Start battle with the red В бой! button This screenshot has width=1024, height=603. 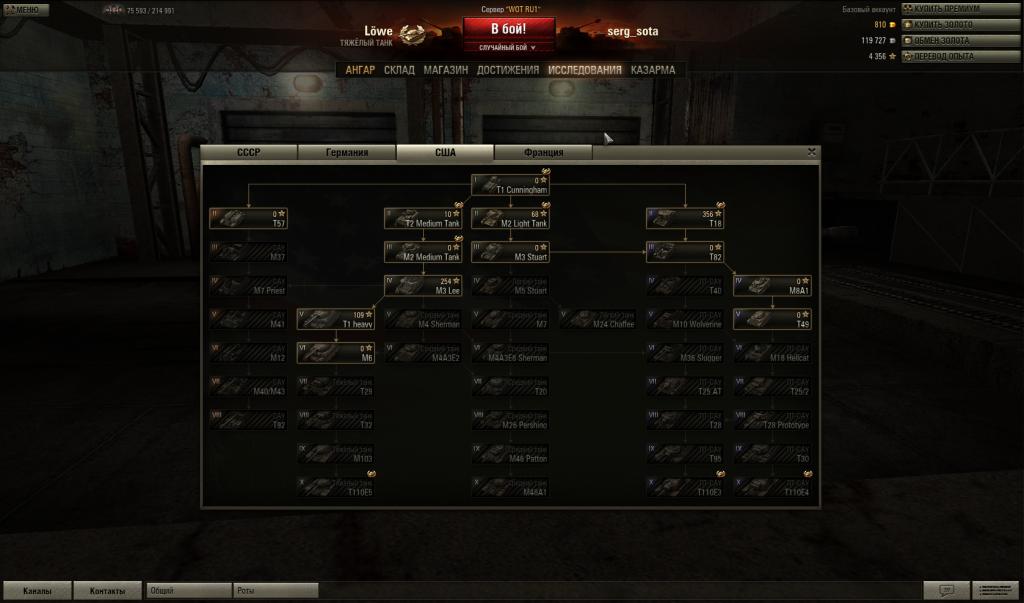pyautogui.click(x=508, y=29)
